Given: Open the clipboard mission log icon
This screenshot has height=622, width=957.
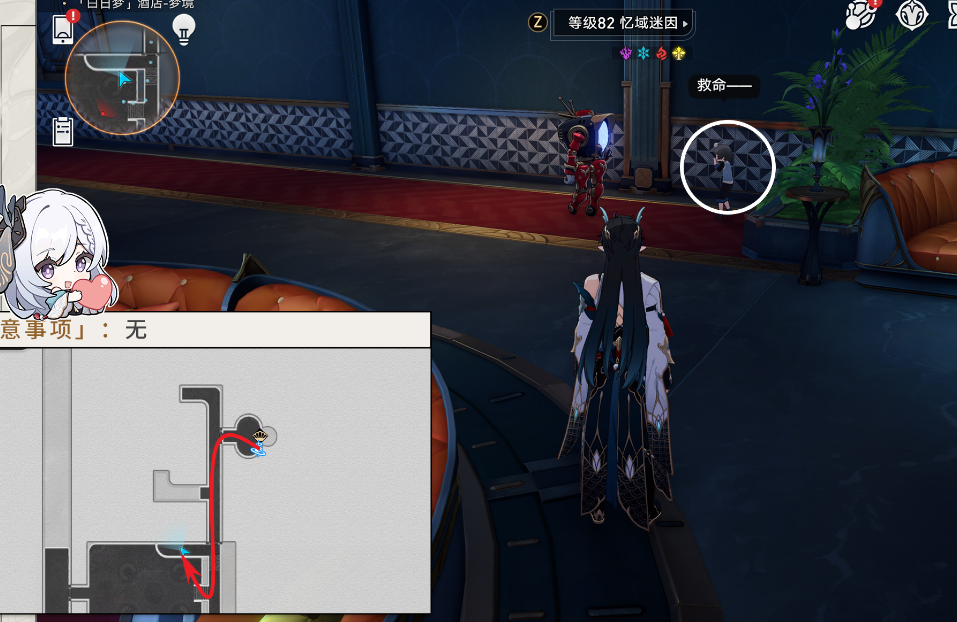Looking at the screenshot, I should point(63,131).
